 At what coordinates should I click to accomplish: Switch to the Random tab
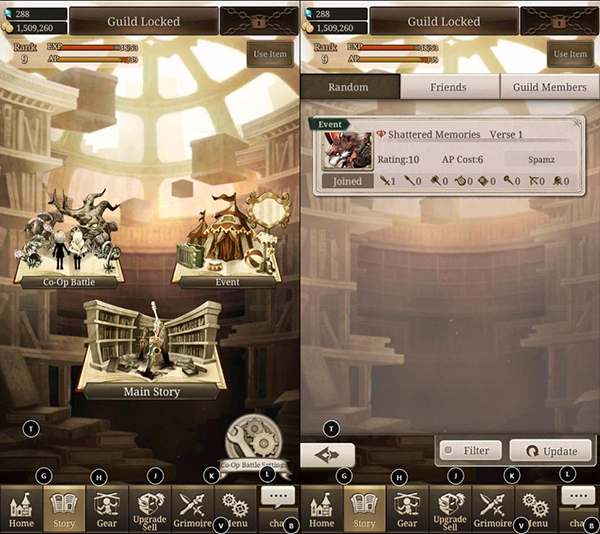tap(349, 87)
